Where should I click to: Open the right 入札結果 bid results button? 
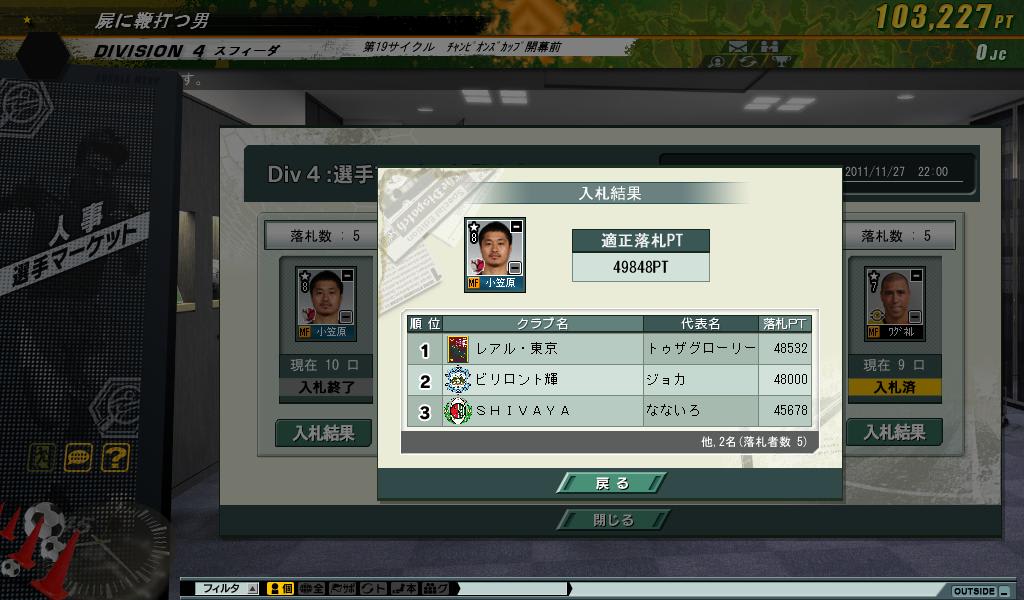893,433
